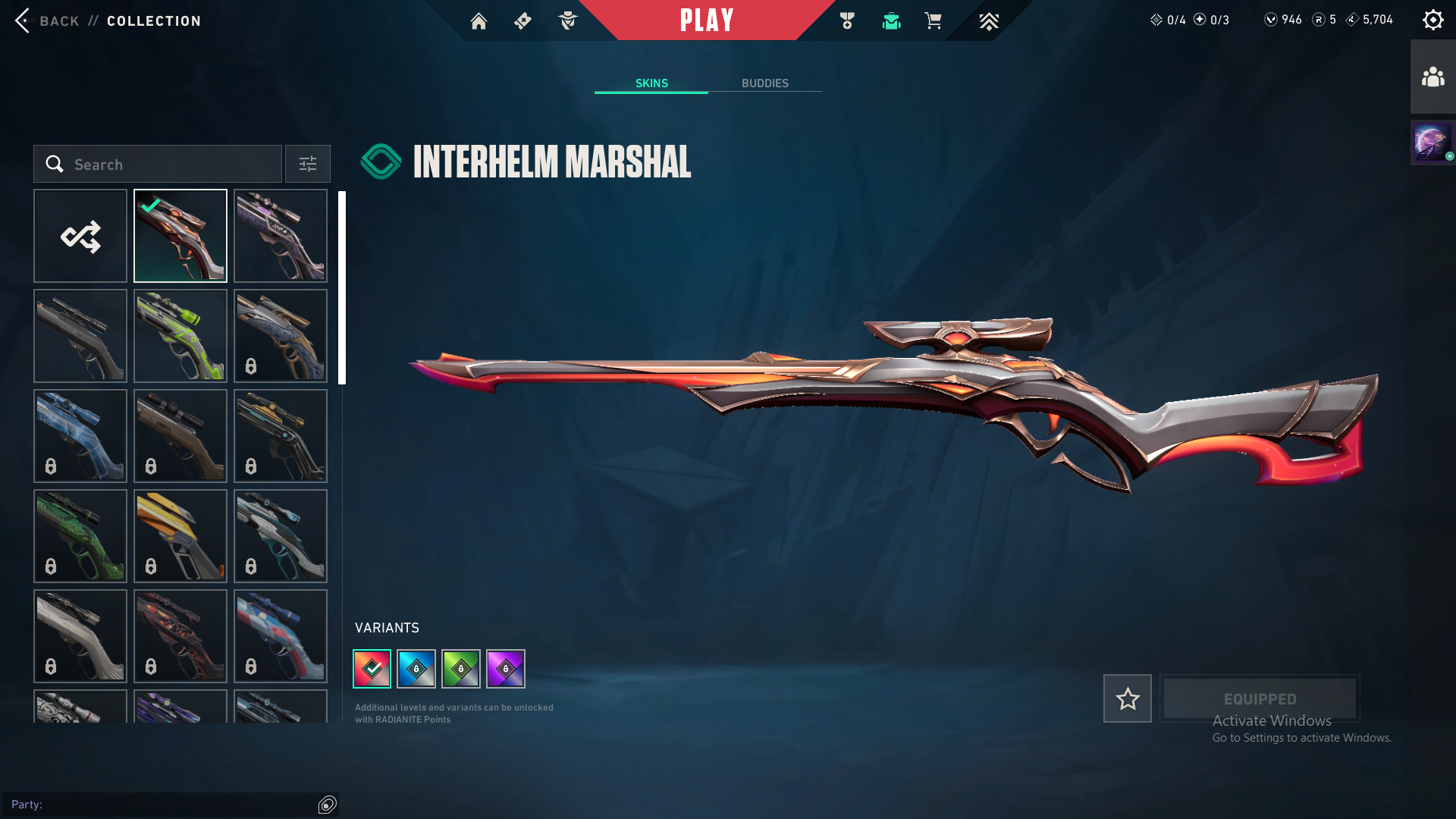This screenshot has width=1456, height=819.
Task: Select the locked green camo Marshal skin
Action: pos(80,536)
